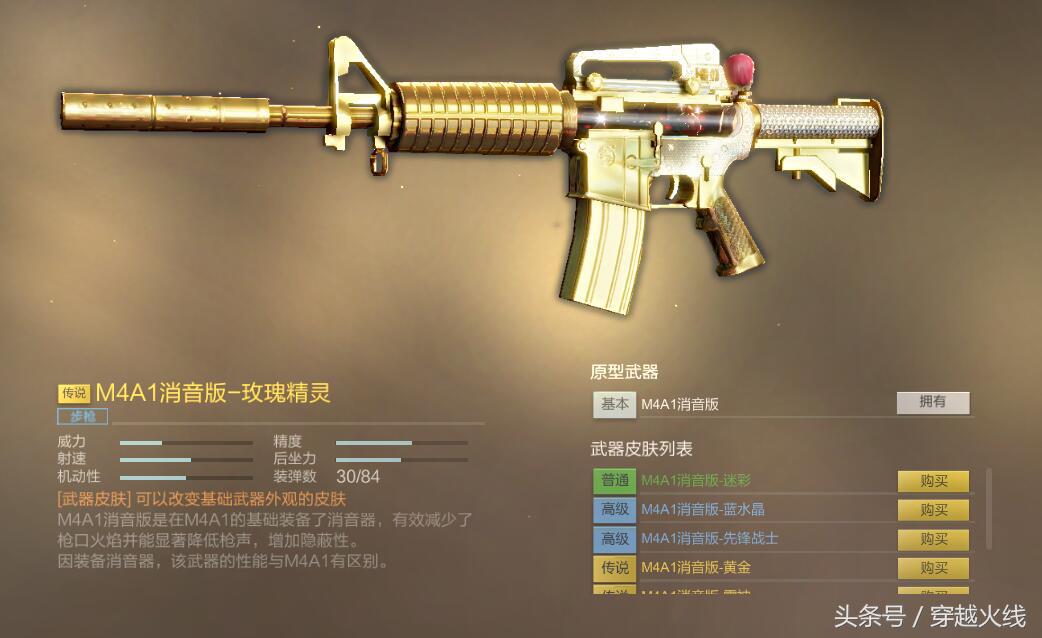Pick the M4A1消音版-黄金 skin entry
Image resolution: width=1042 pixels, height=638 pixels.
tap(695, 568)
